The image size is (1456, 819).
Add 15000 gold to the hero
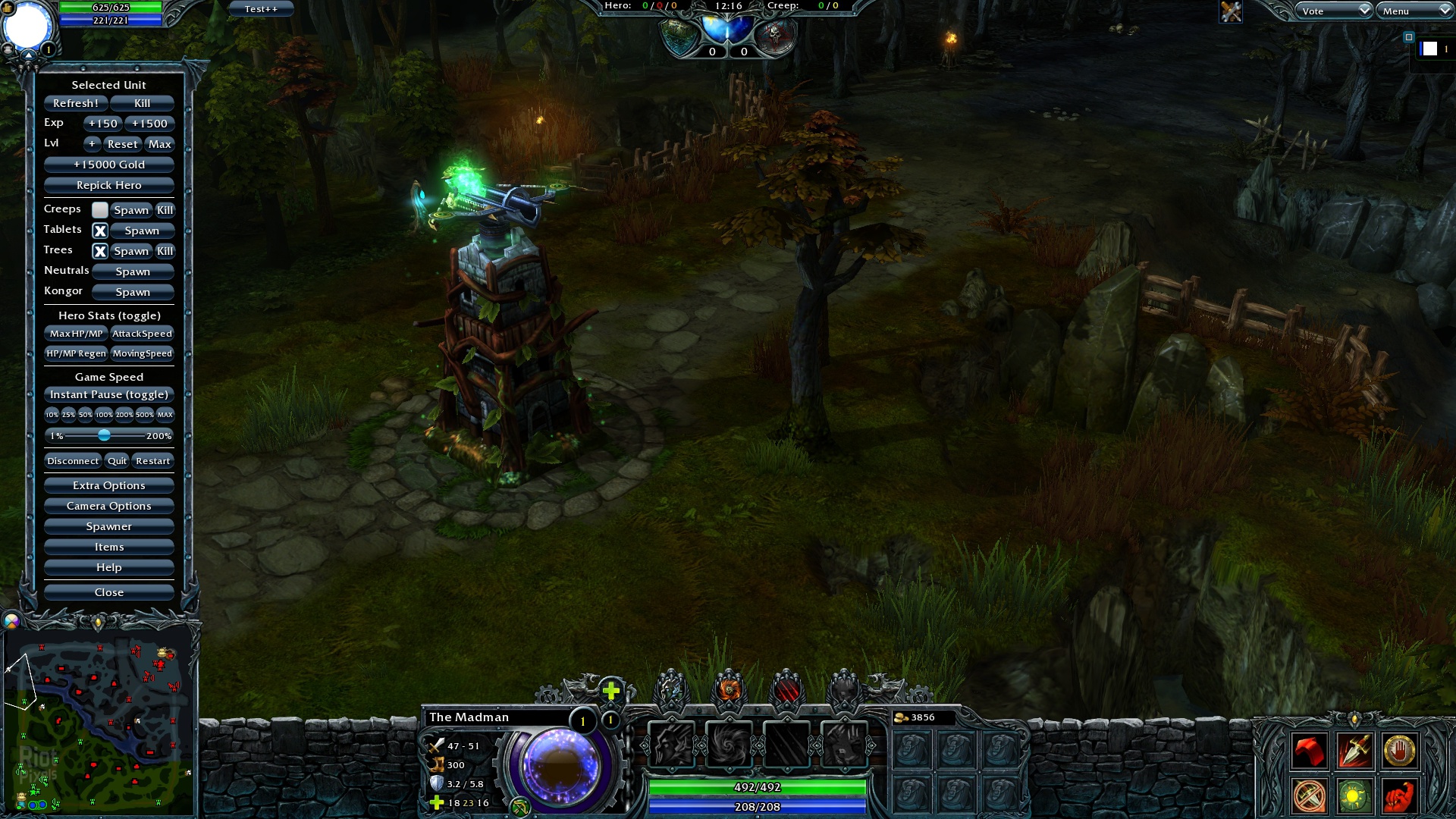109,165
